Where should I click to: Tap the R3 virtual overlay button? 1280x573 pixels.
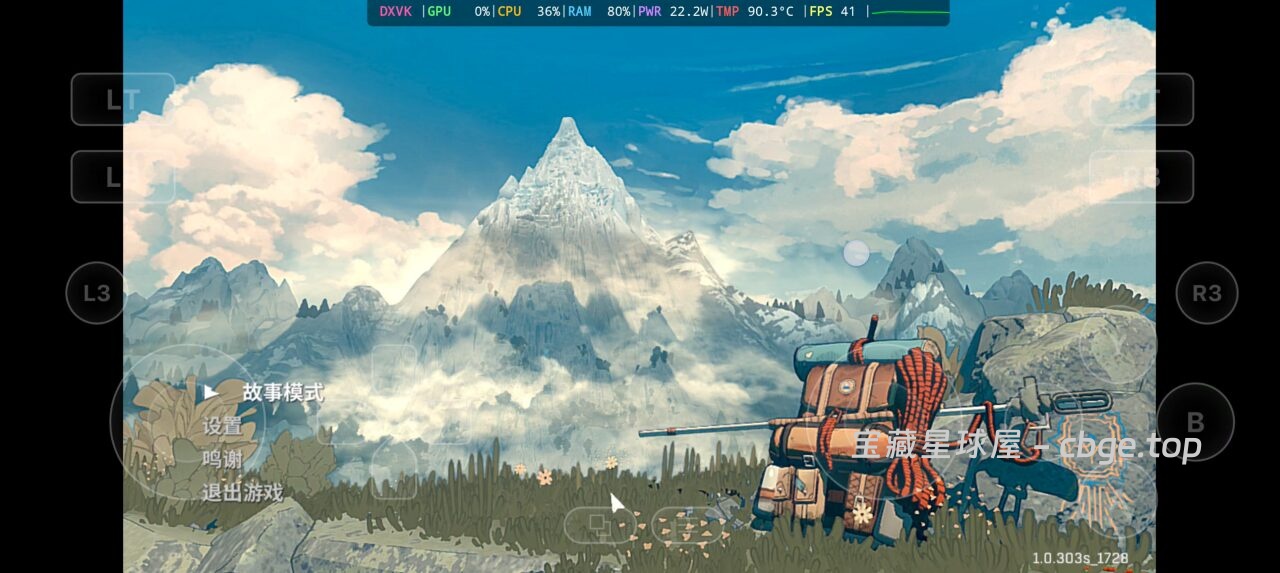pyautogui.click(x=1207, y=293)
